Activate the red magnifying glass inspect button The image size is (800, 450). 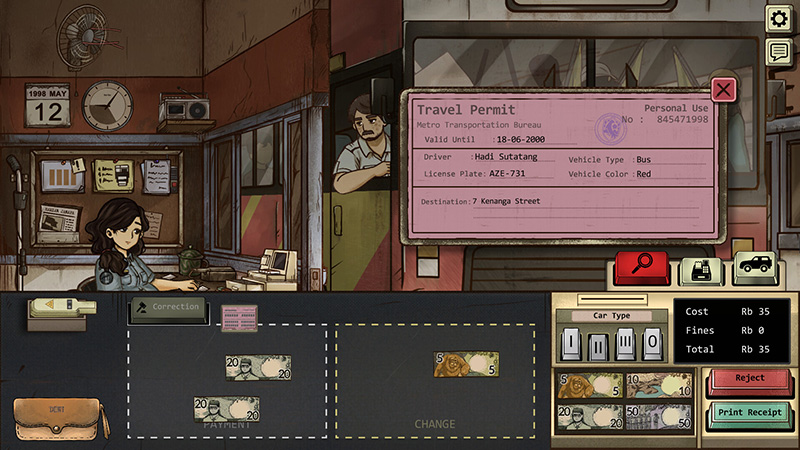(x=643, y=268)
